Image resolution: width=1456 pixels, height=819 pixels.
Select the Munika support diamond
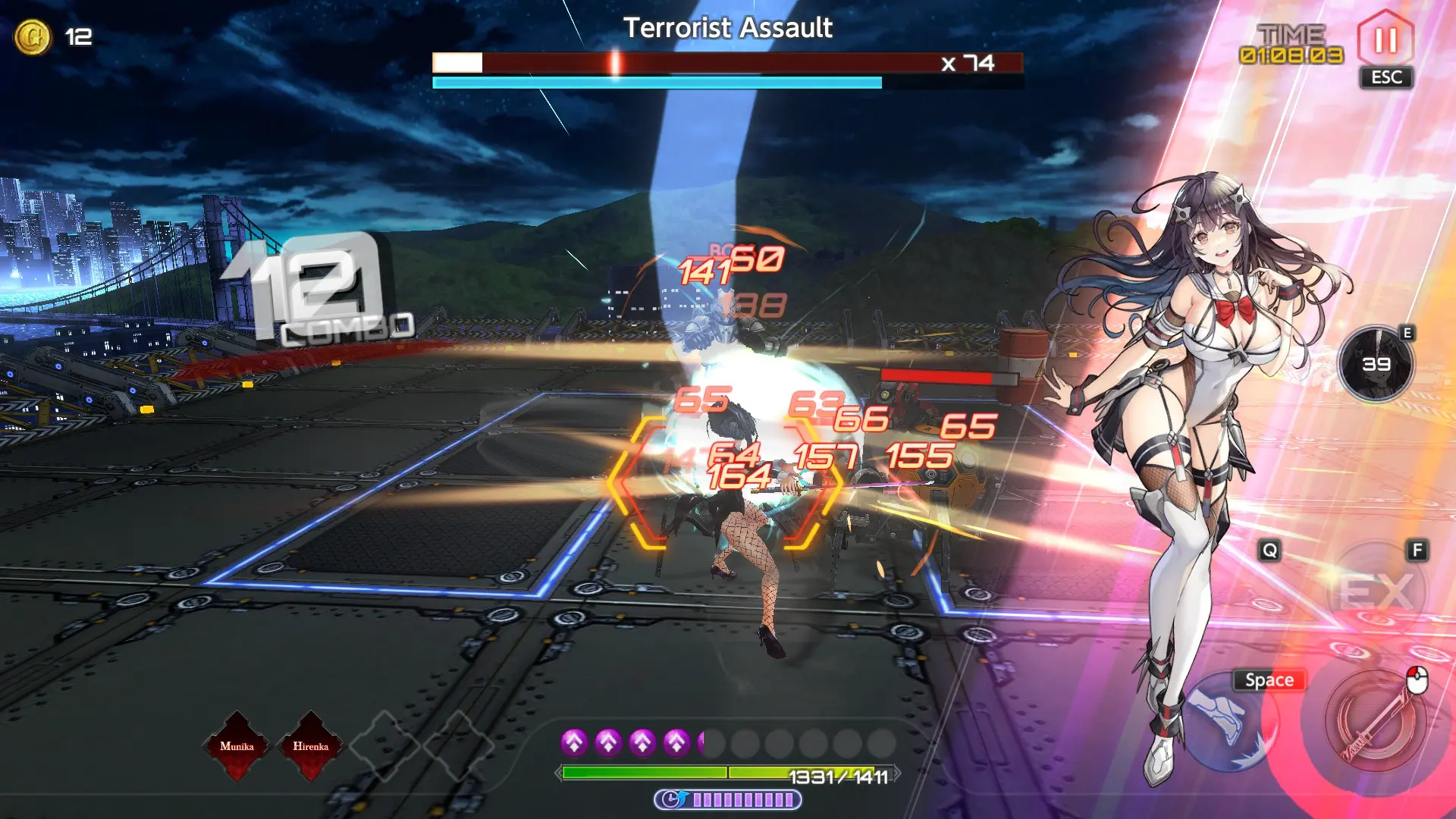[237, 746]
